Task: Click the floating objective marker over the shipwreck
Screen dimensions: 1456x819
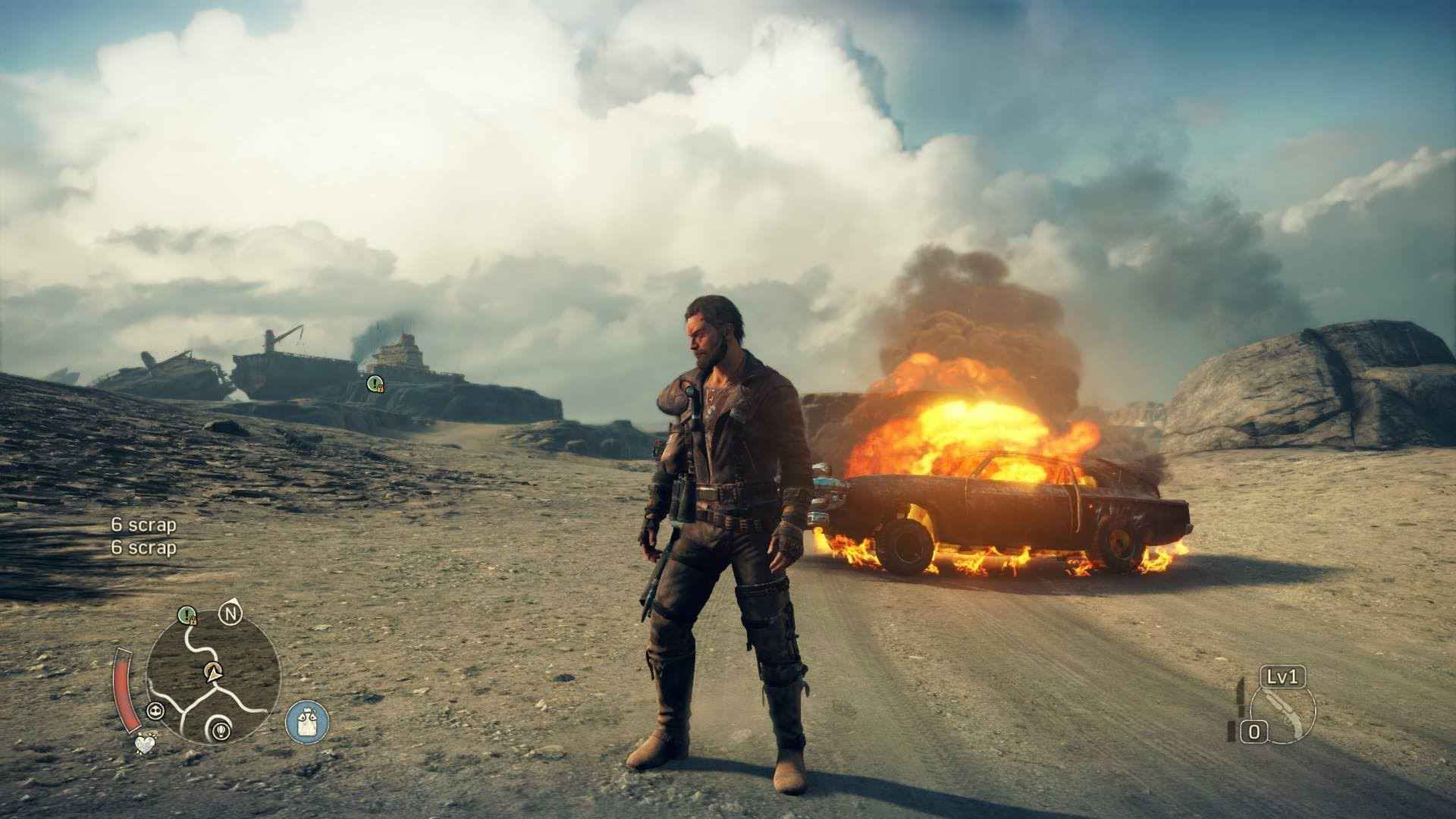Action: (374, 384)
